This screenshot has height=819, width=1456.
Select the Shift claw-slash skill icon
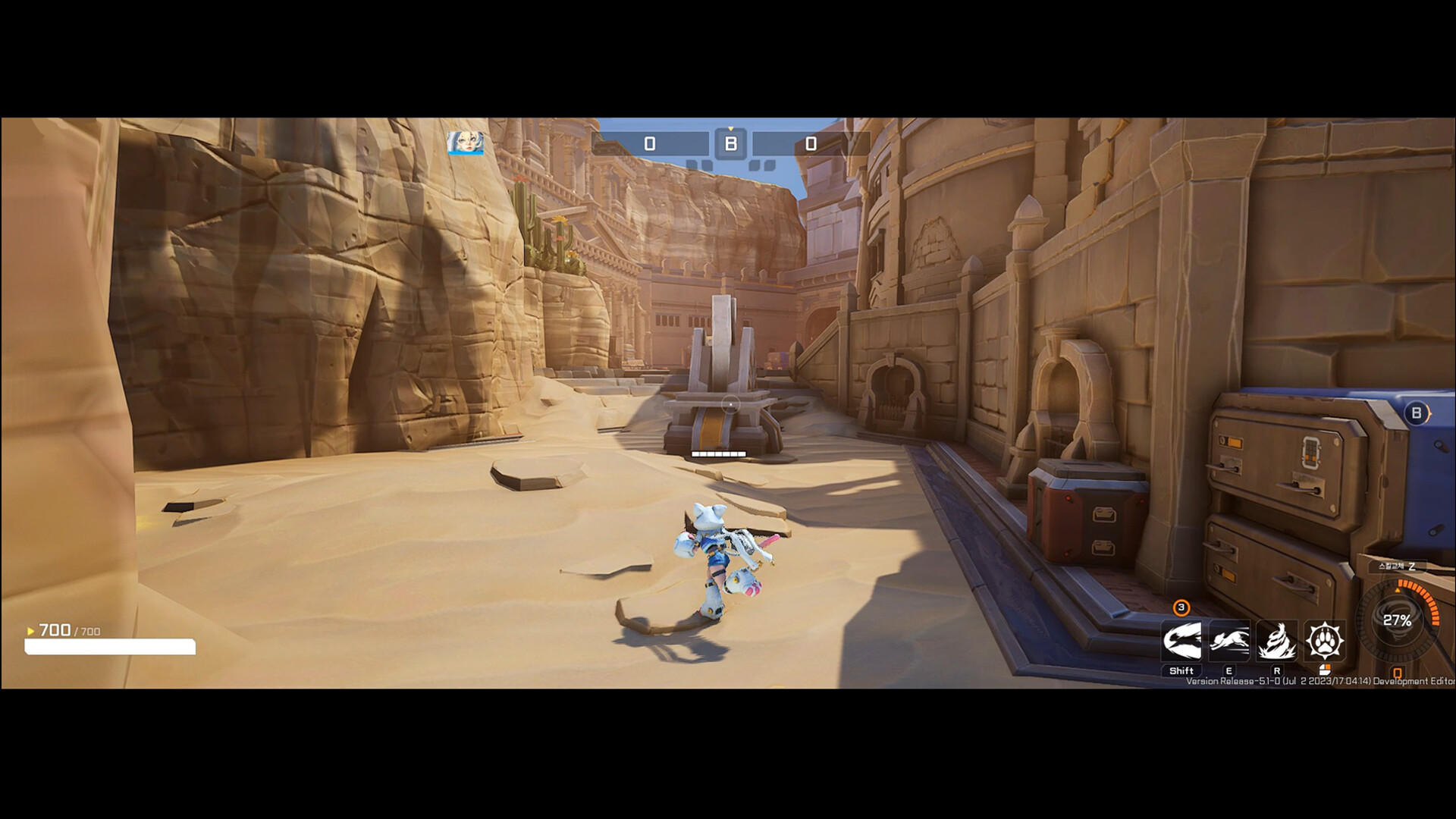(1183, 642)
